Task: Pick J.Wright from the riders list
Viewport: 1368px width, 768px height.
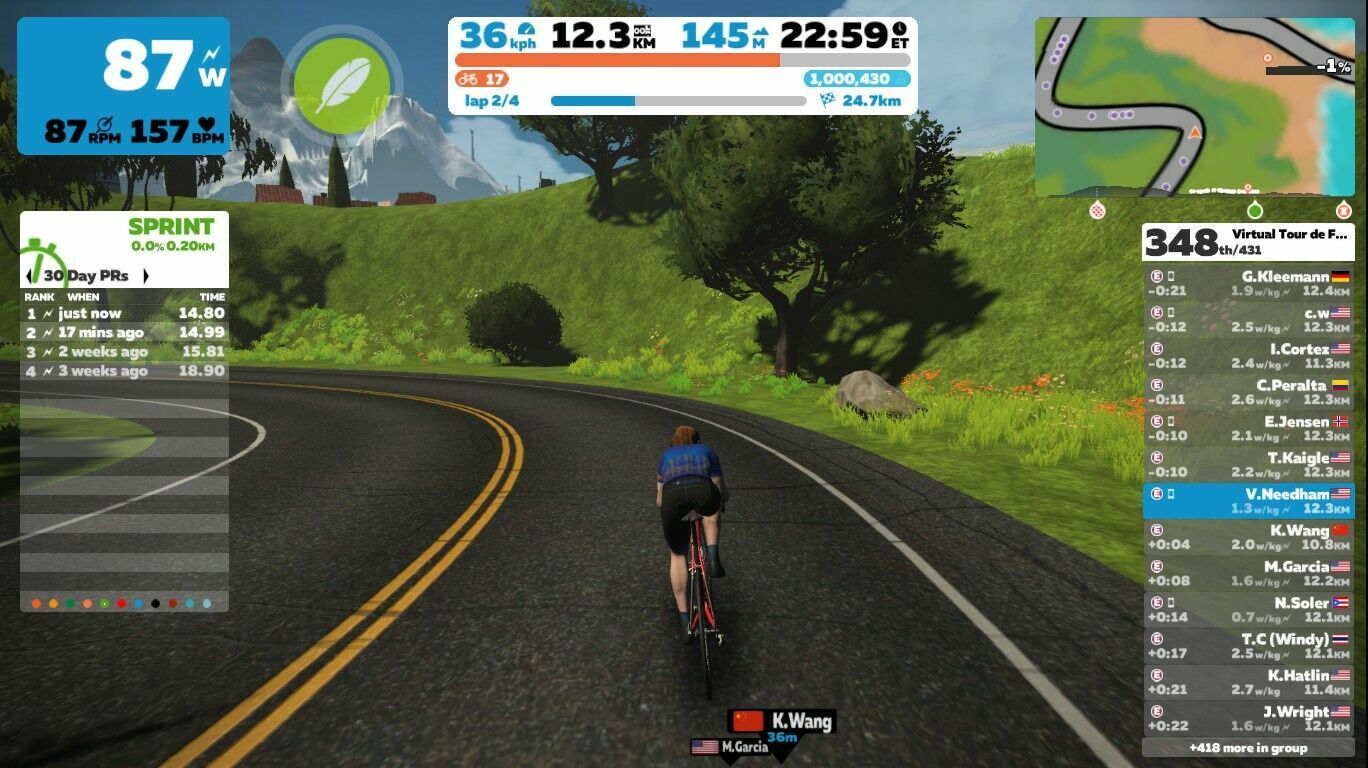Action: 1248,719
